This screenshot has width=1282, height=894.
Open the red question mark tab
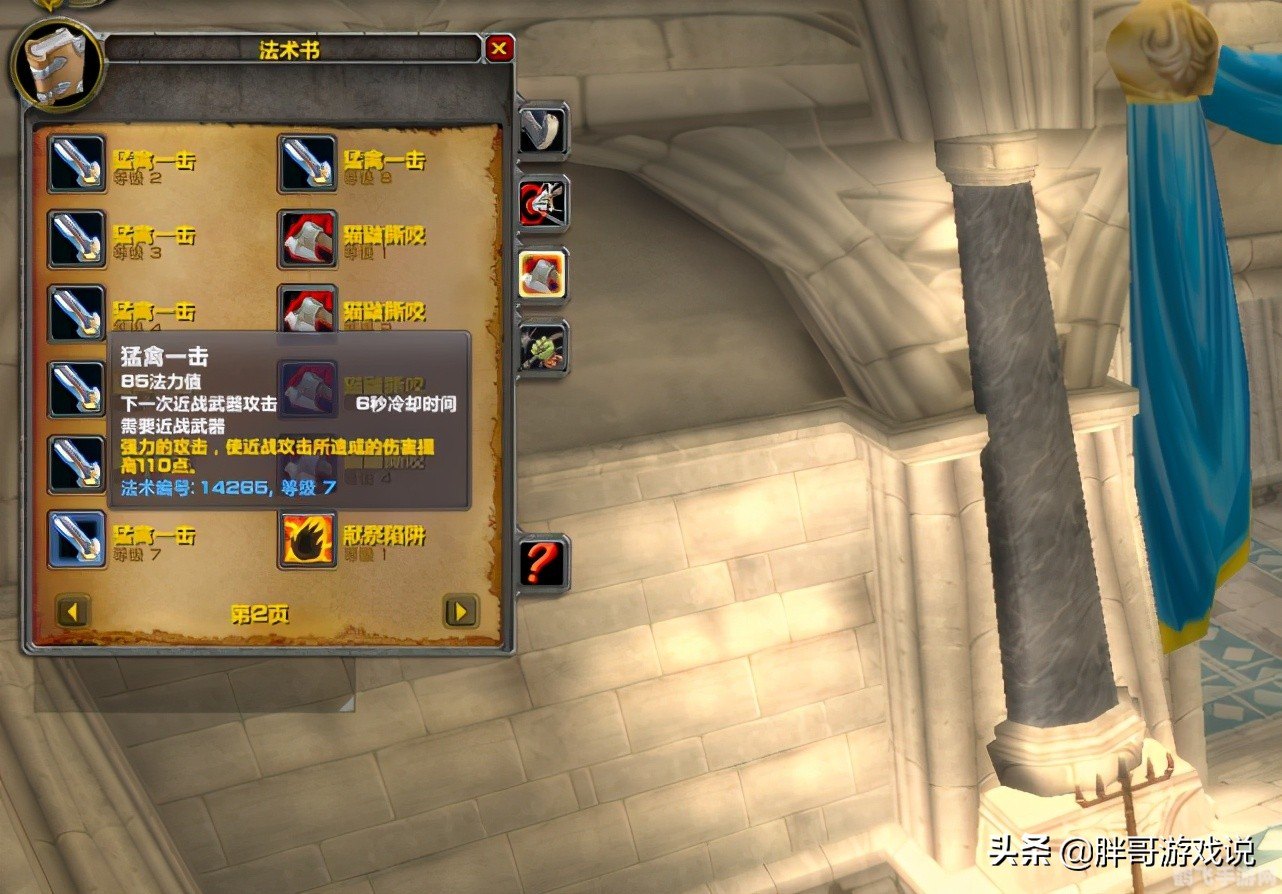click(543, 563)
